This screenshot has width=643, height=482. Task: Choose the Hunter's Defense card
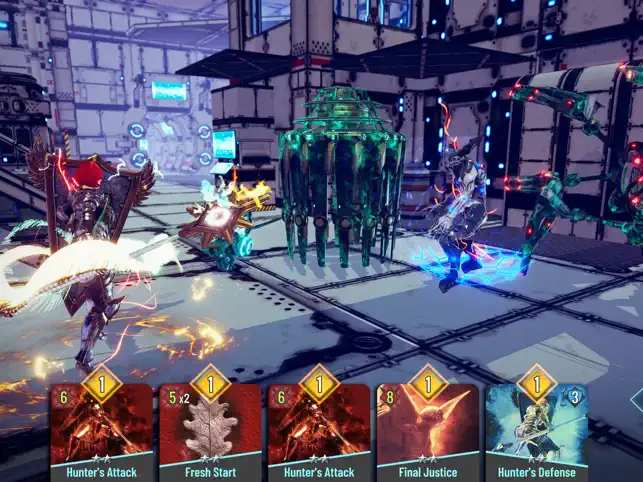[x=536, y=430]
